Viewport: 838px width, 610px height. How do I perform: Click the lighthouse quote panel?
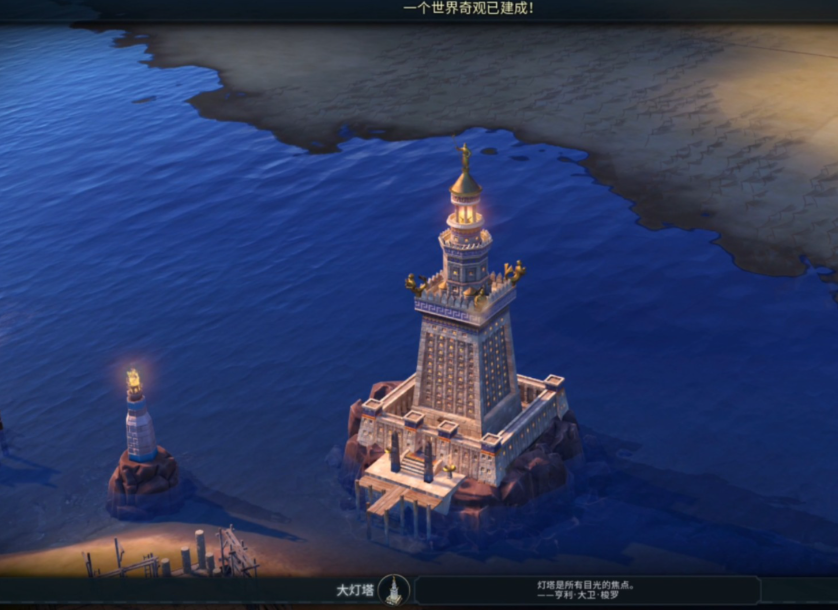587,590
